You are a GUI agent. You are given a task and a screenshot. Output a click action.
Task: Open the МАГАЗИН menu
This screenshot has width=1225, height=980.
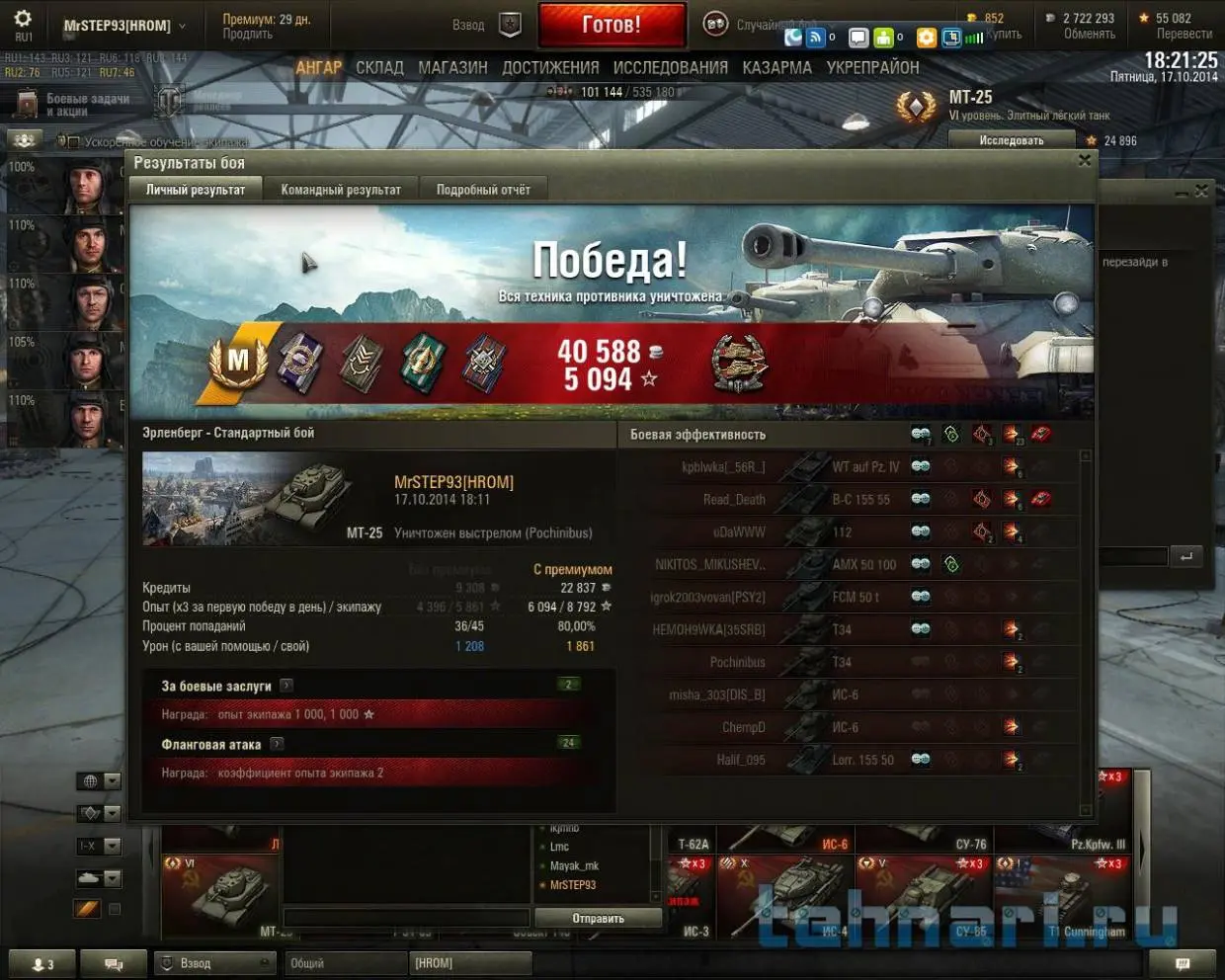(452, 68)
